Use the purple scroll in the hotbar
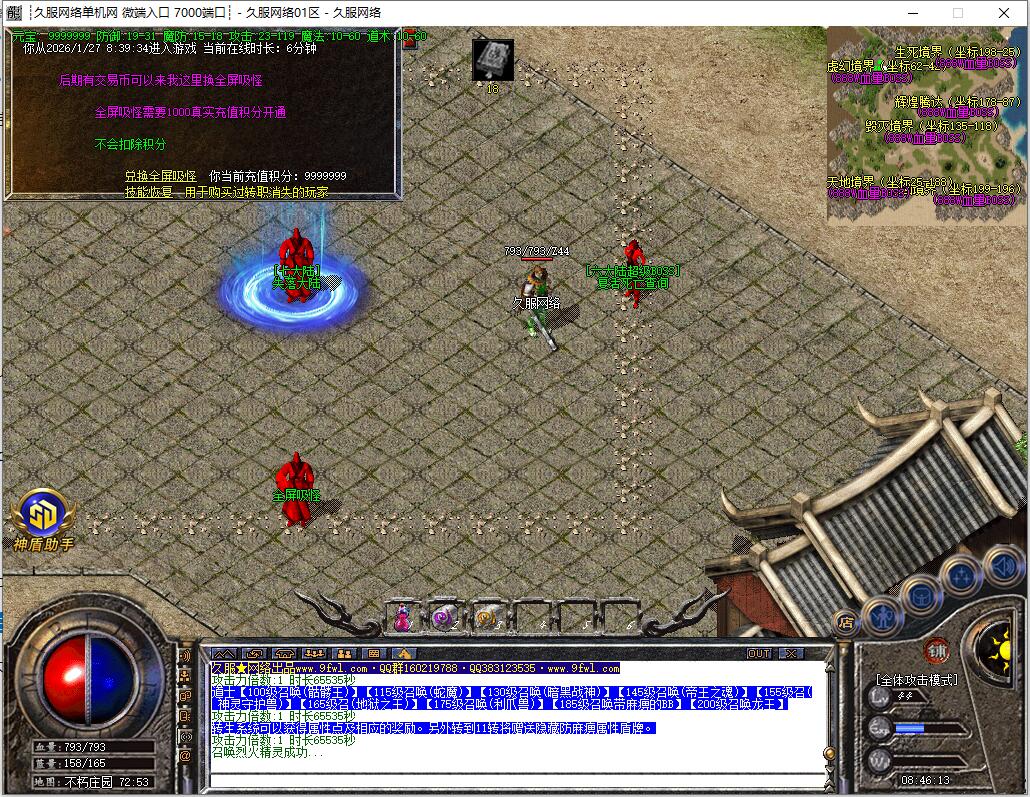Screen dimensions: 1030x797 pyautogui.click(x=443, y=618)
